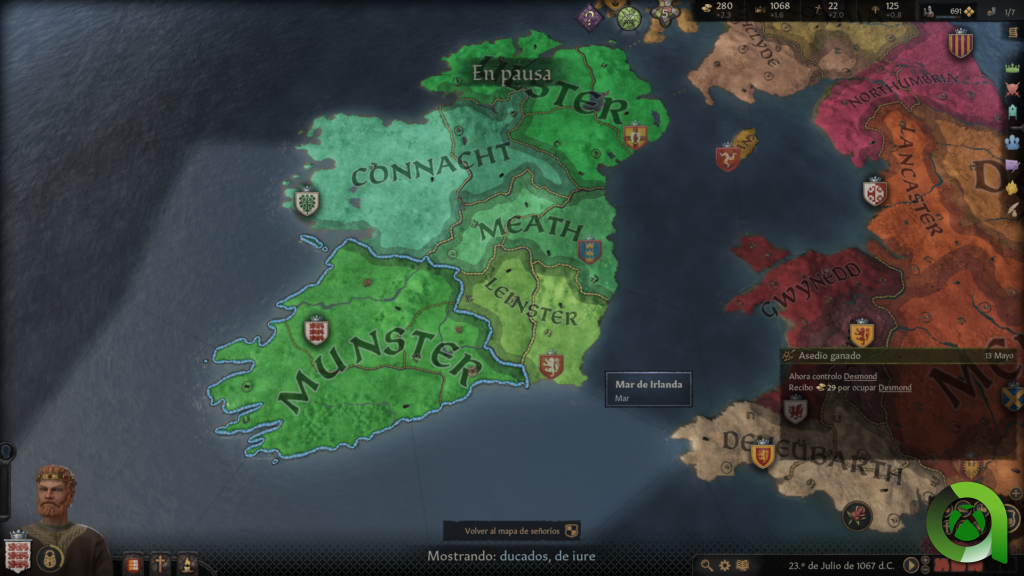Open the green crown realm tab
This screenshot has width=1024, height=576.
[1013, 68]
